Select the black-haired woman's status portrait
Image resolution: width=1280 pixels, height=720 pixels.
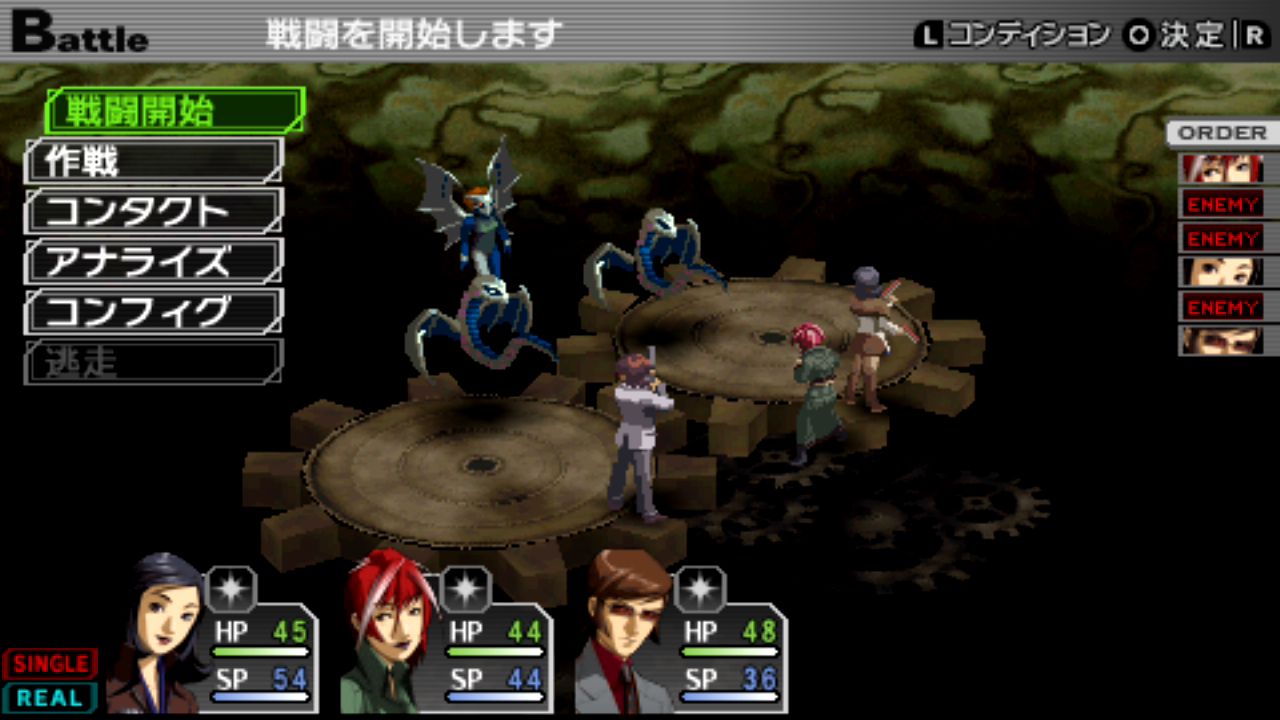click(x=160, y=630)
